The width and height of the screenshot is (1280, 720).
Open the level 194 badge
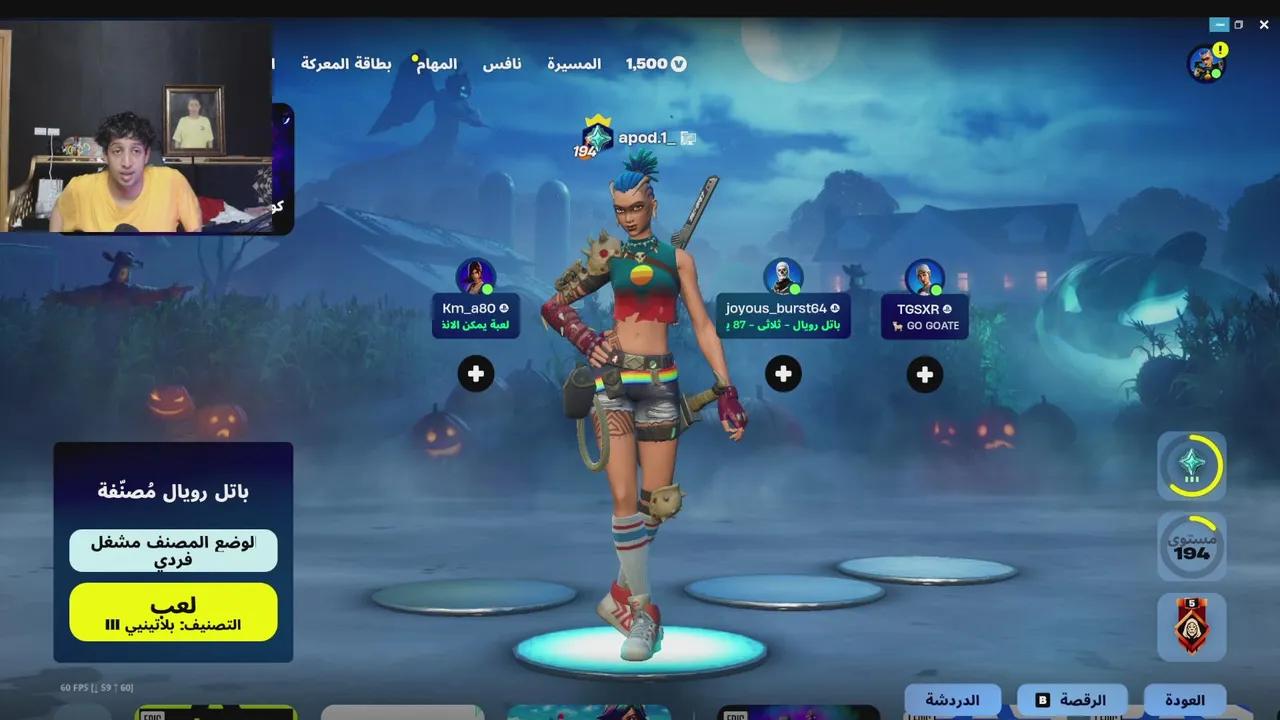point(1192,546)
